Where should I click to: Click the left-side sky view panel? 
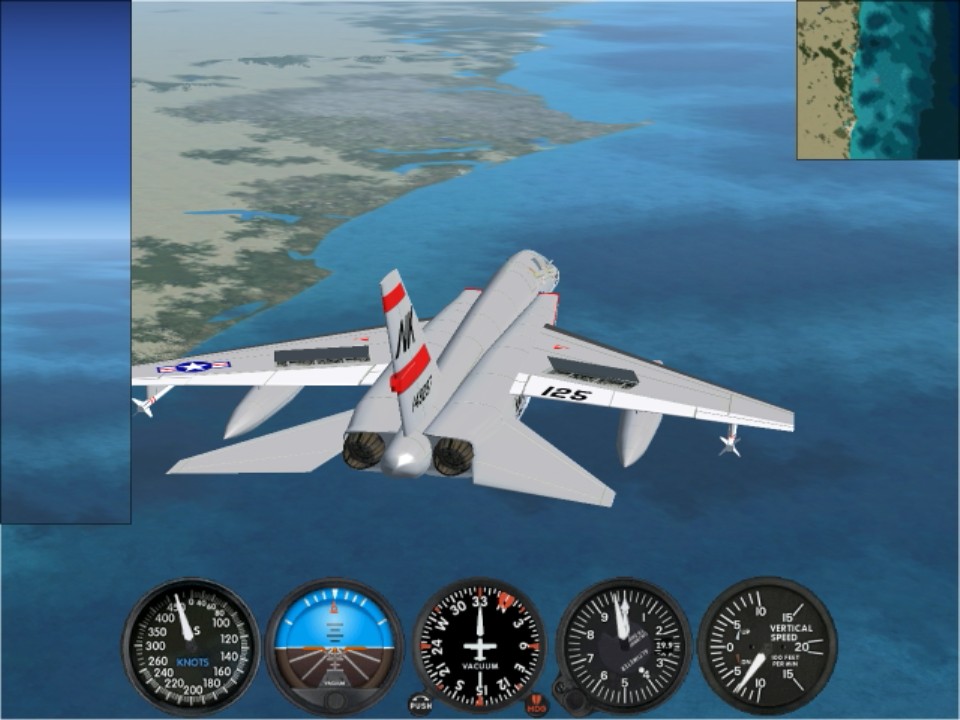click(x=65, y=261)
